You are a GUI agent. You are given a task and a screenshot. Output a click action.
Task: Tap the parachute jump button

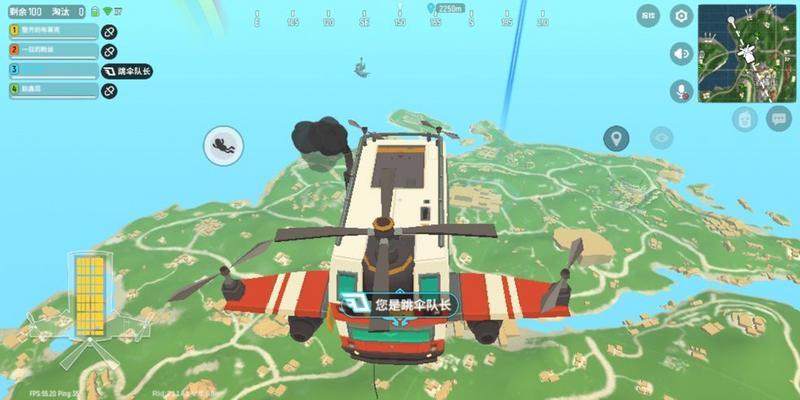pyautogui.click(x=223, y=147)
